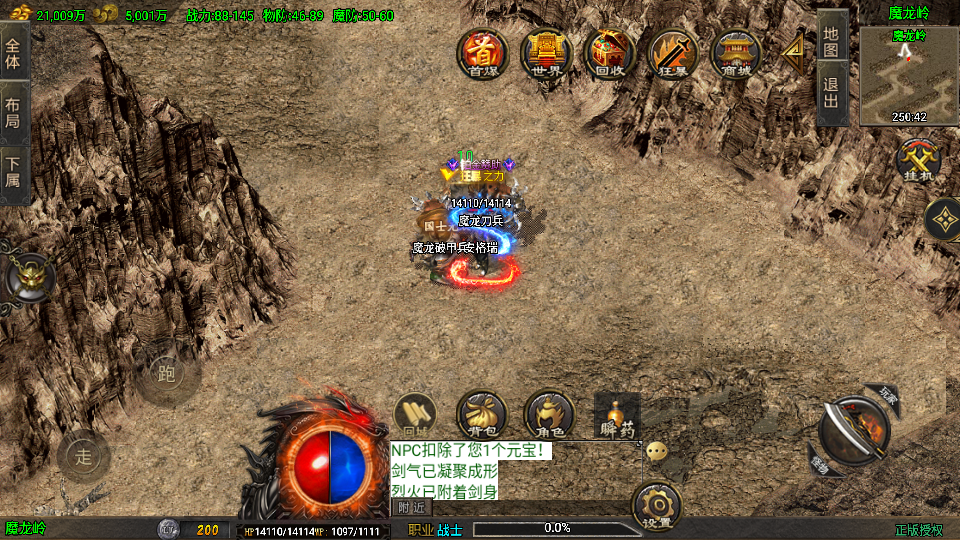
Task: Use the 瞬药 instant potion
Action: point(617,415)
